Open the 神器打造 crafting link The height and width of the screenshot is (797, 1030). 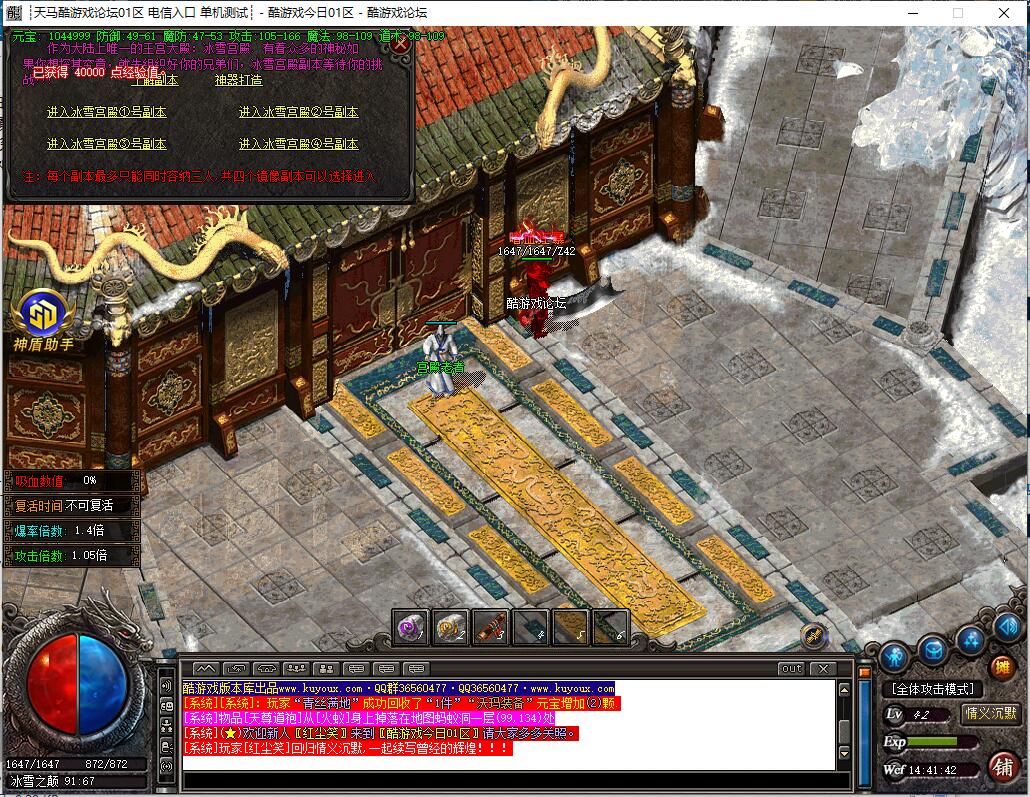coord(238,81)
